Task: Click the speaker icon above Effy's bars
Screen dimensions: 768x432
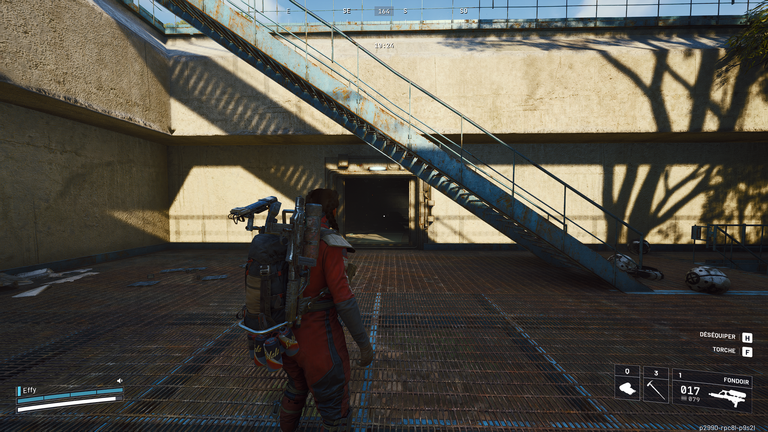Action: click(119, 380)
